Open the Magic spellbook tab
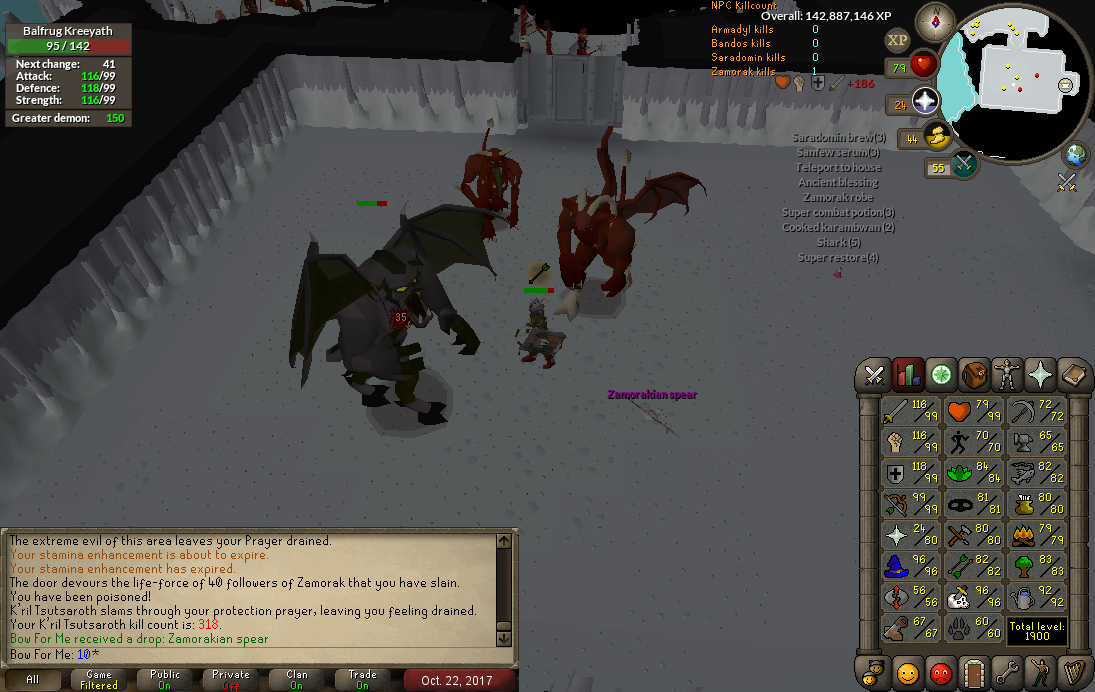Image resolution: width=1095 pixels, height=692 pixels. 1074,375
